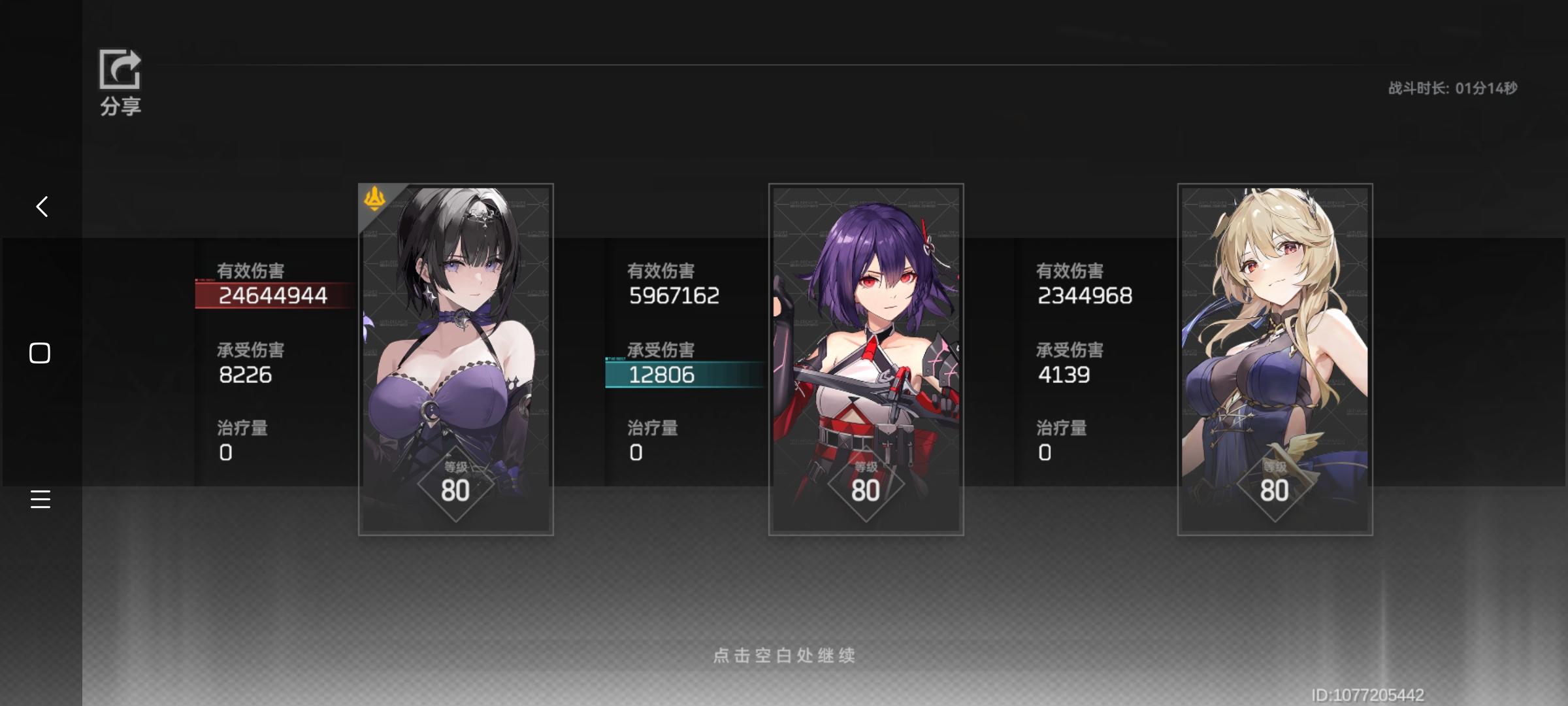Click the square screenshot icon on the left sidebar
Image resolution: width=1568 pixels, height=706 pixels.
(41, 352)
